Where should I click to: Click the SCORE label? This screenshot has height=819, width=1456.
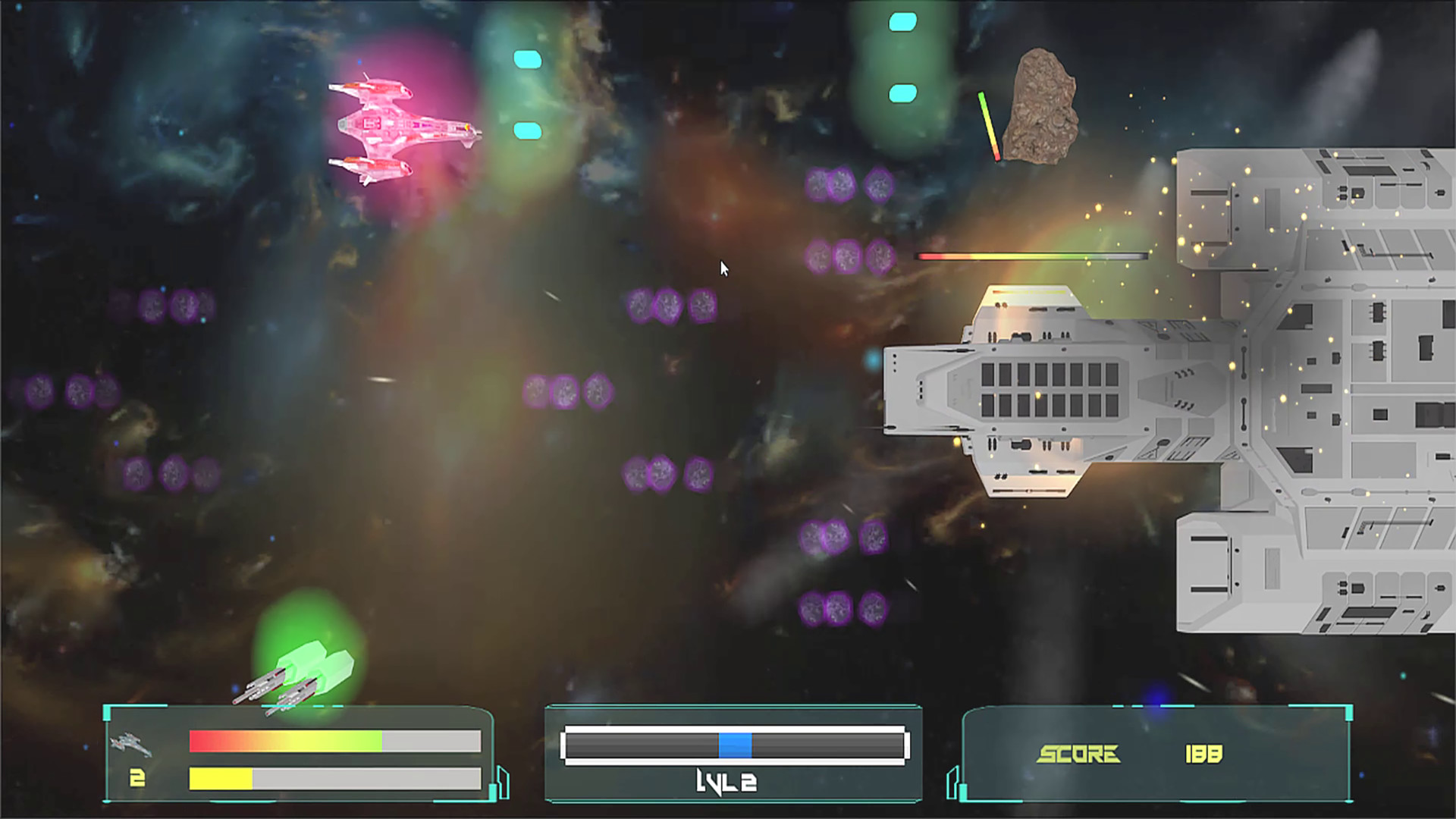(1081, 755)
